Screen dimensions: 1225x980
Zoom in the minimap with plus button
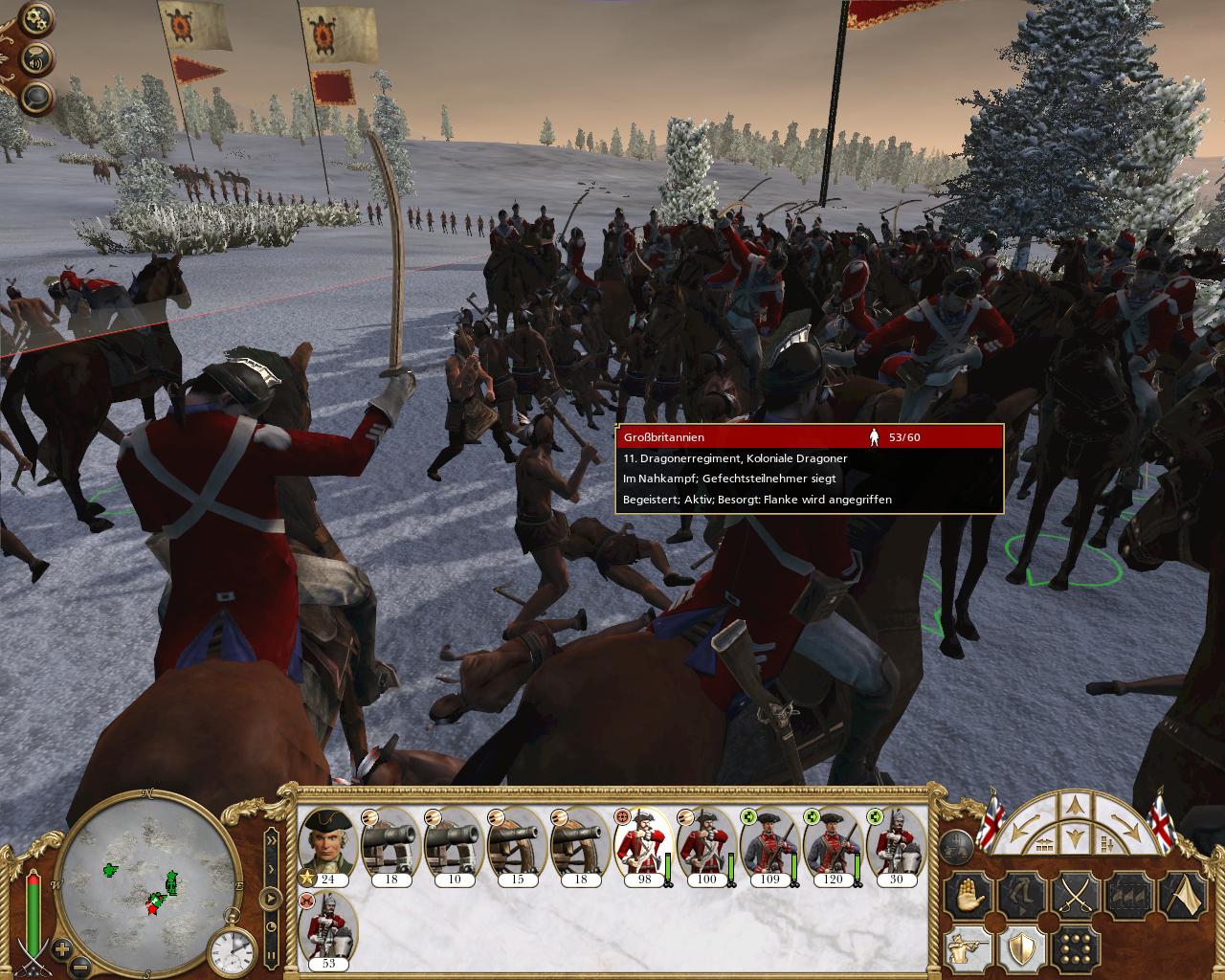tap(62, 949)
